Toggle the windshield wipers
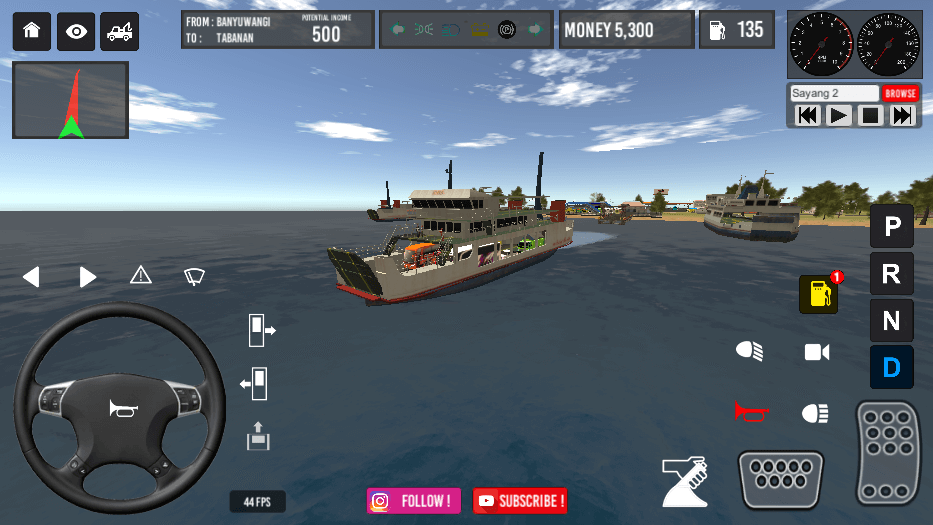 (x=195, y=276)
